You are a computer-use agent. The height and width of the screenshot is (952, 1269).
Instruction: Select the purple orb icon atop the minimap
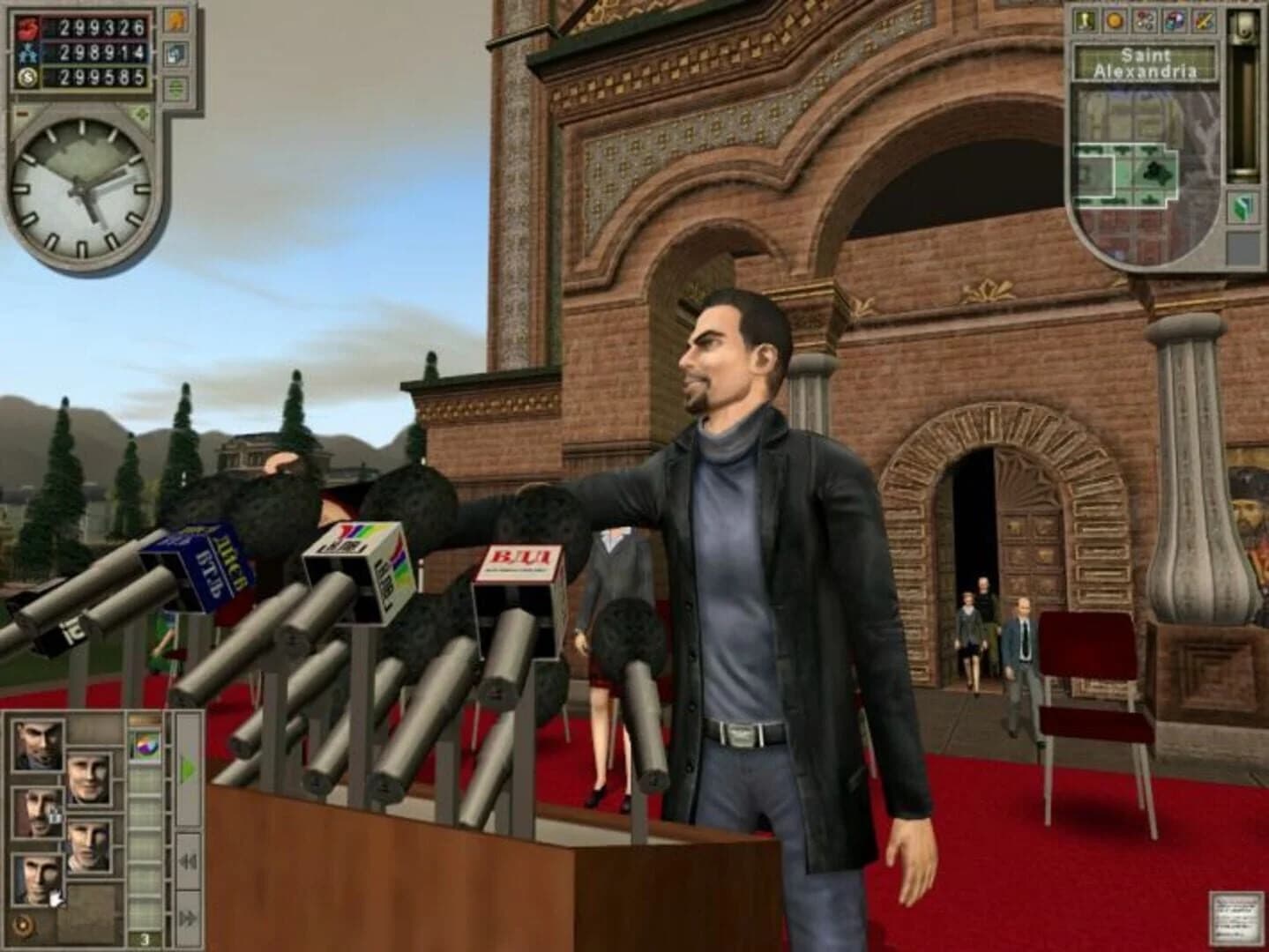tap(1175, 20)
